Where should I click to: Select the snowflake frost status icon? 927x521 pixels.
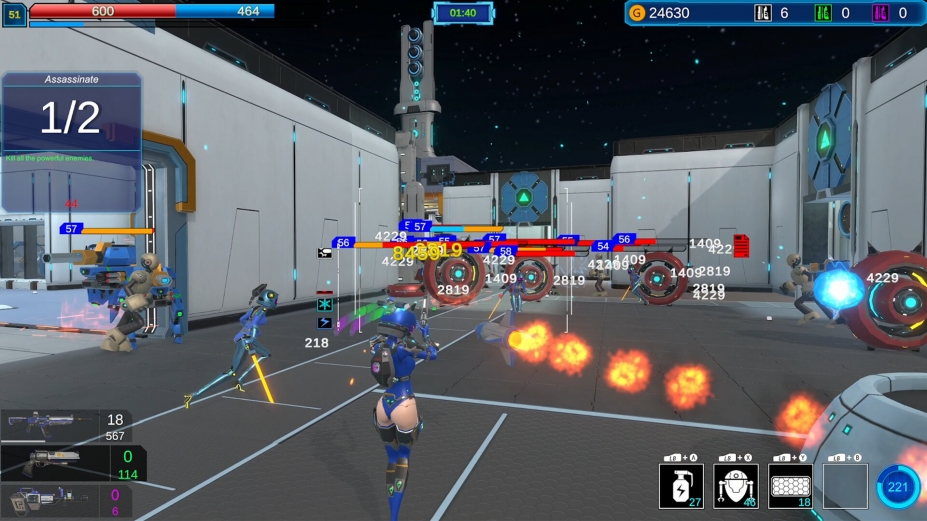pos(324,304)
